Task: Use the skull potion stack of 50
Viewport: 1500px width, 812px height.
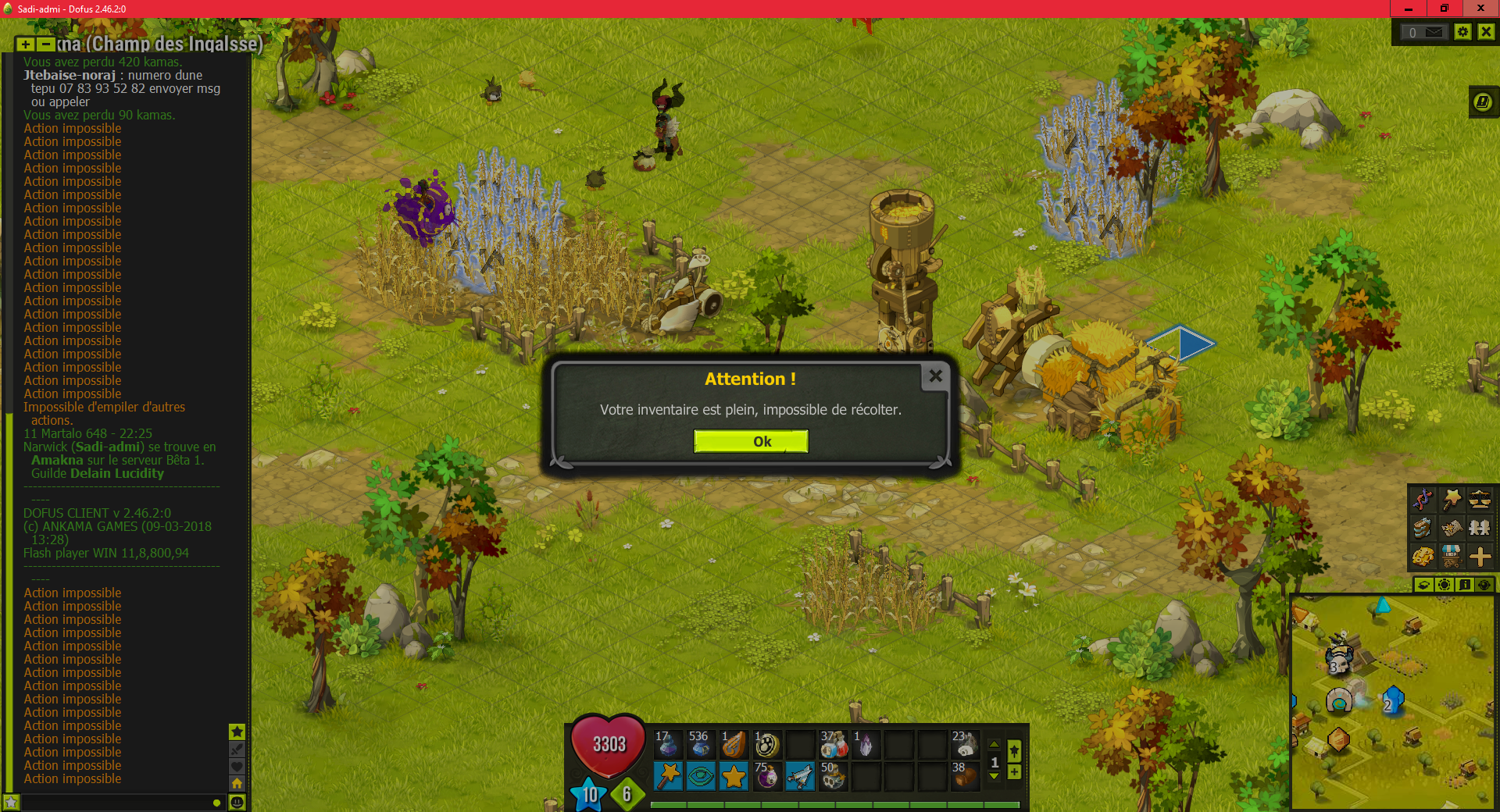Action: [833, 776]
